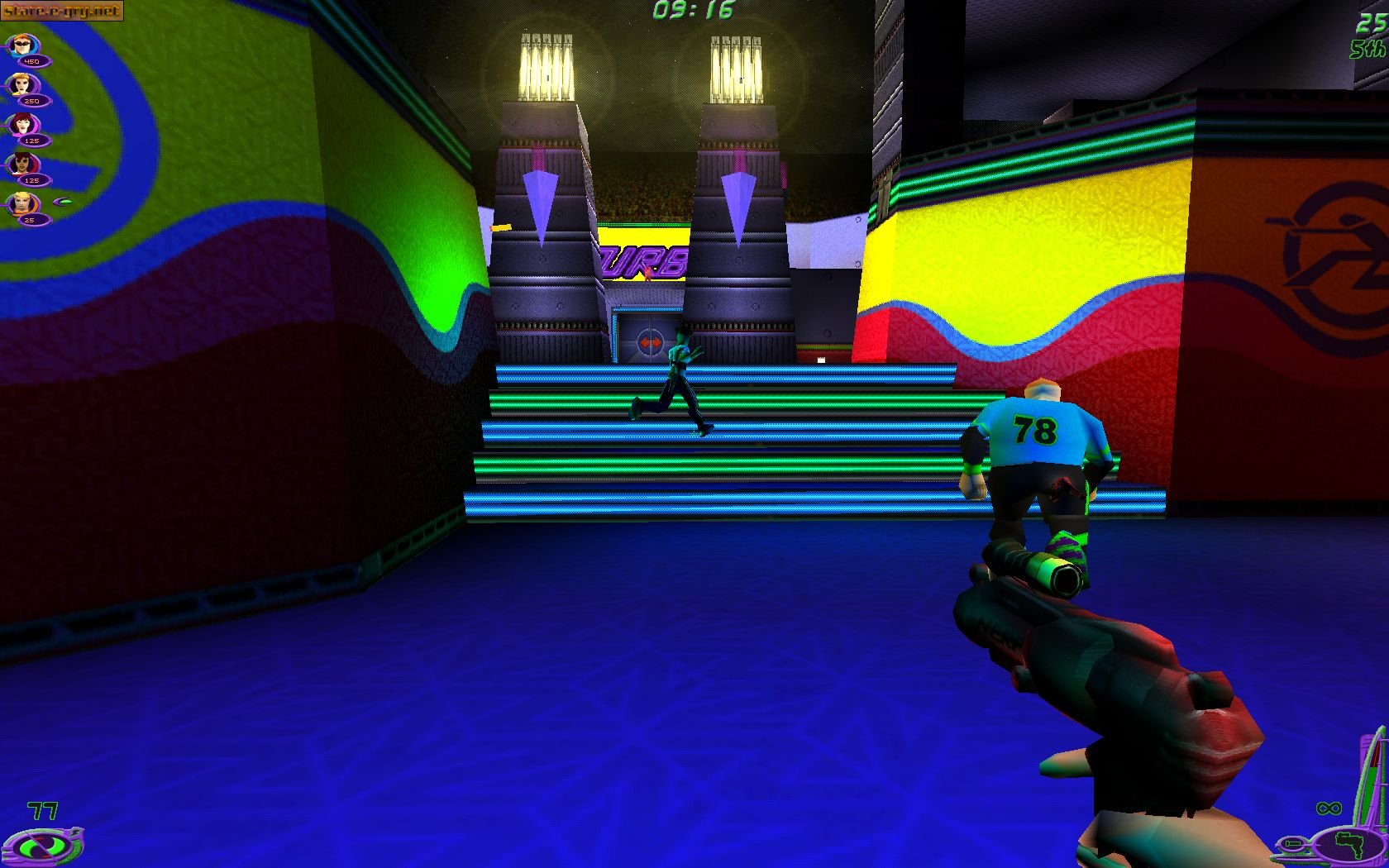The image size is (1389, 868).
Task: Select the dart ammo icon near the weapon display
Action: pos(1291,845)
